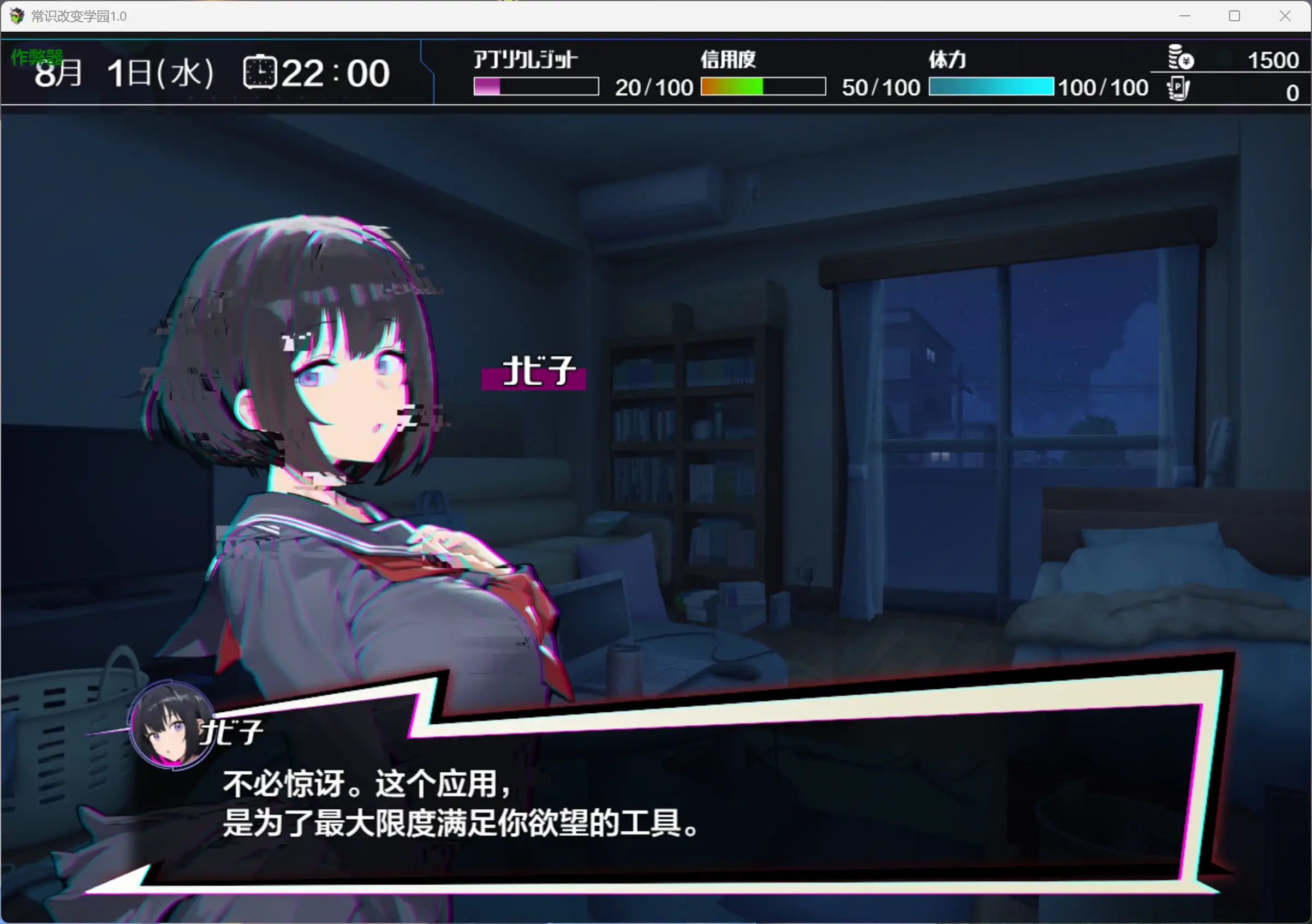Click the 体力 stamina gauge
The height and width of the screenshot is (924, 1312).
992,87
